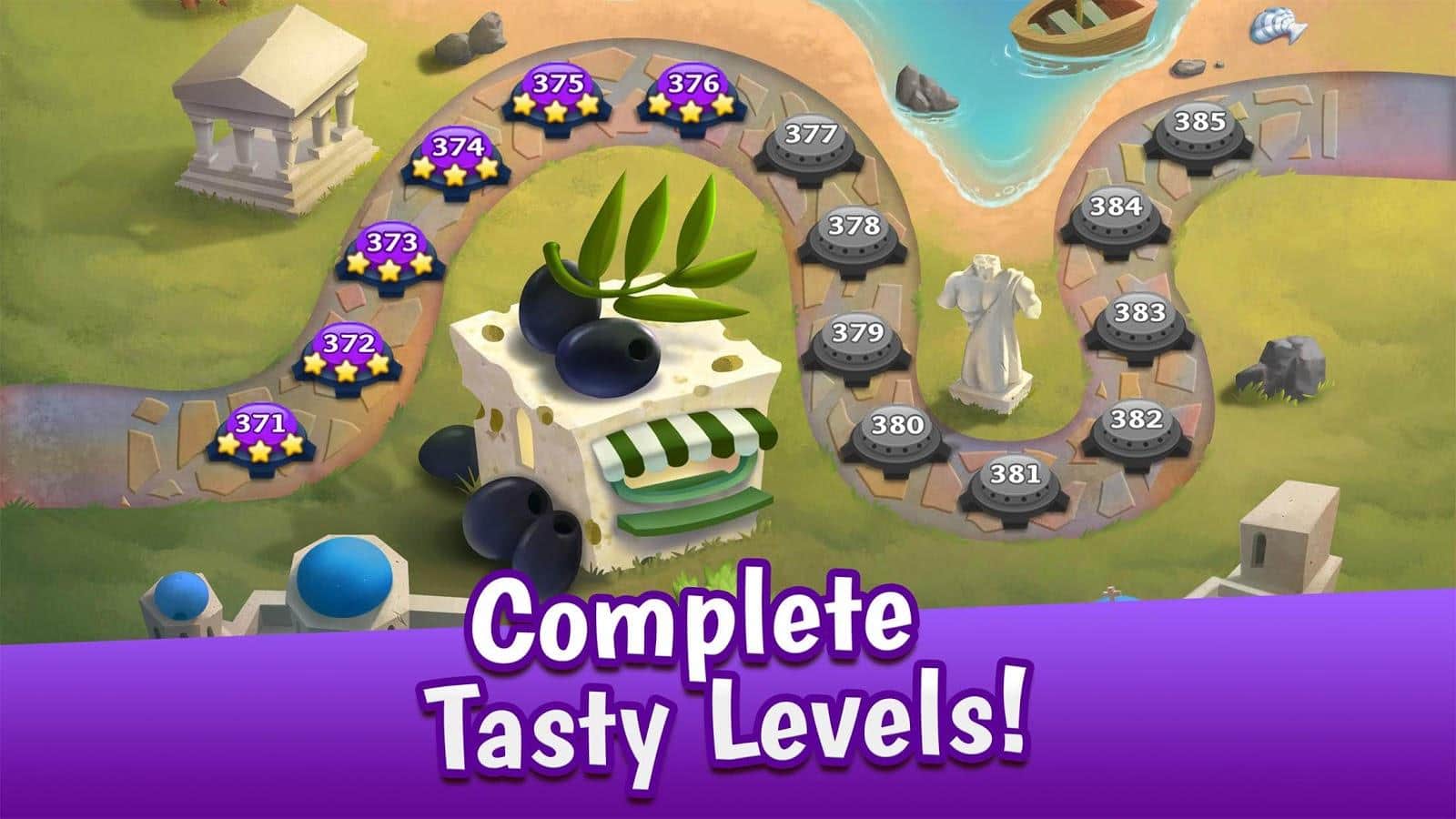Open level 372 on the map
Viewport: 1456px width, 819px height.
(349, 354)
